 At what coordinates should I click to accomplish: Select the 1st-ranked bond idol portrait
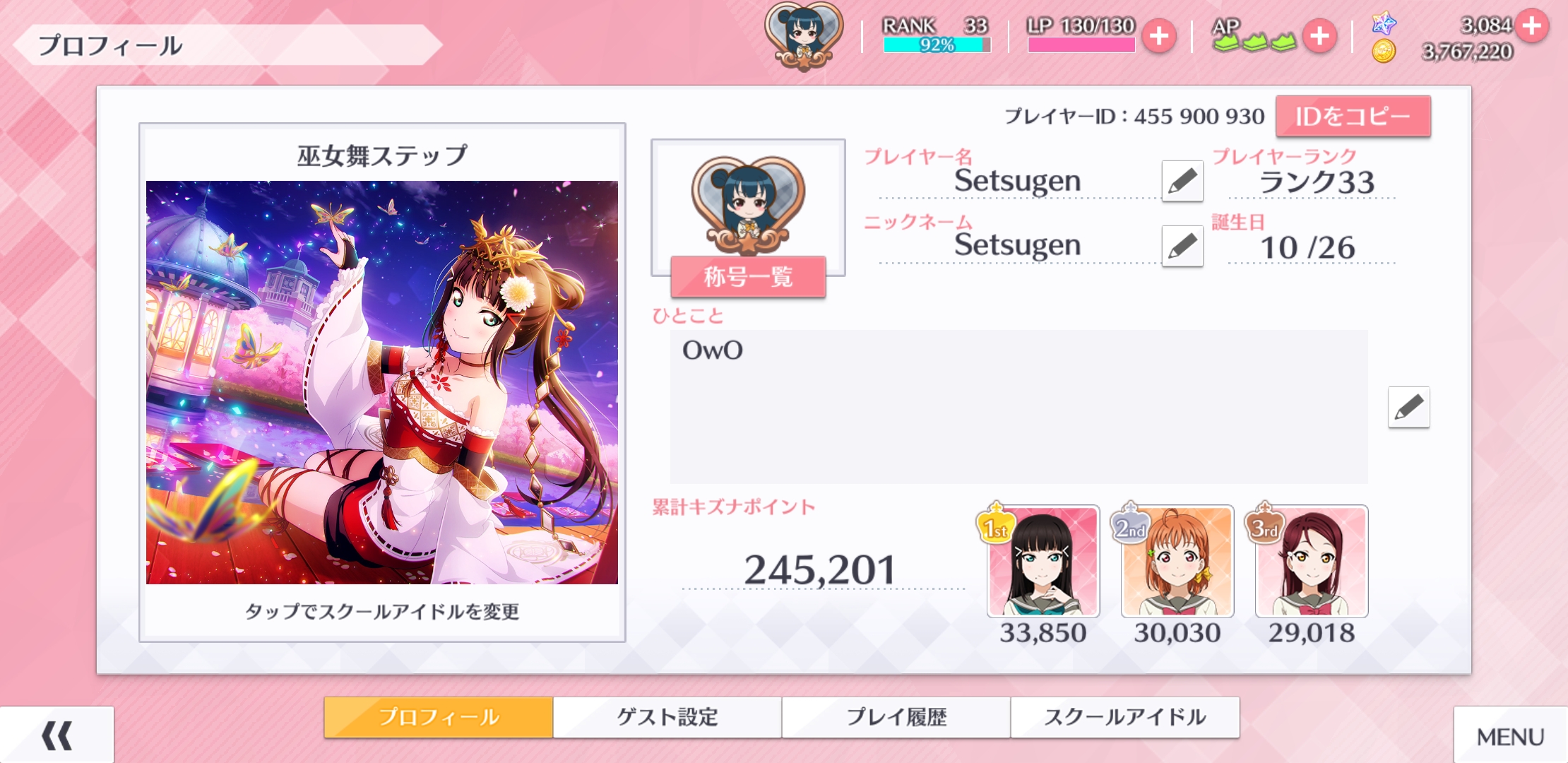tap(1043, 562)
